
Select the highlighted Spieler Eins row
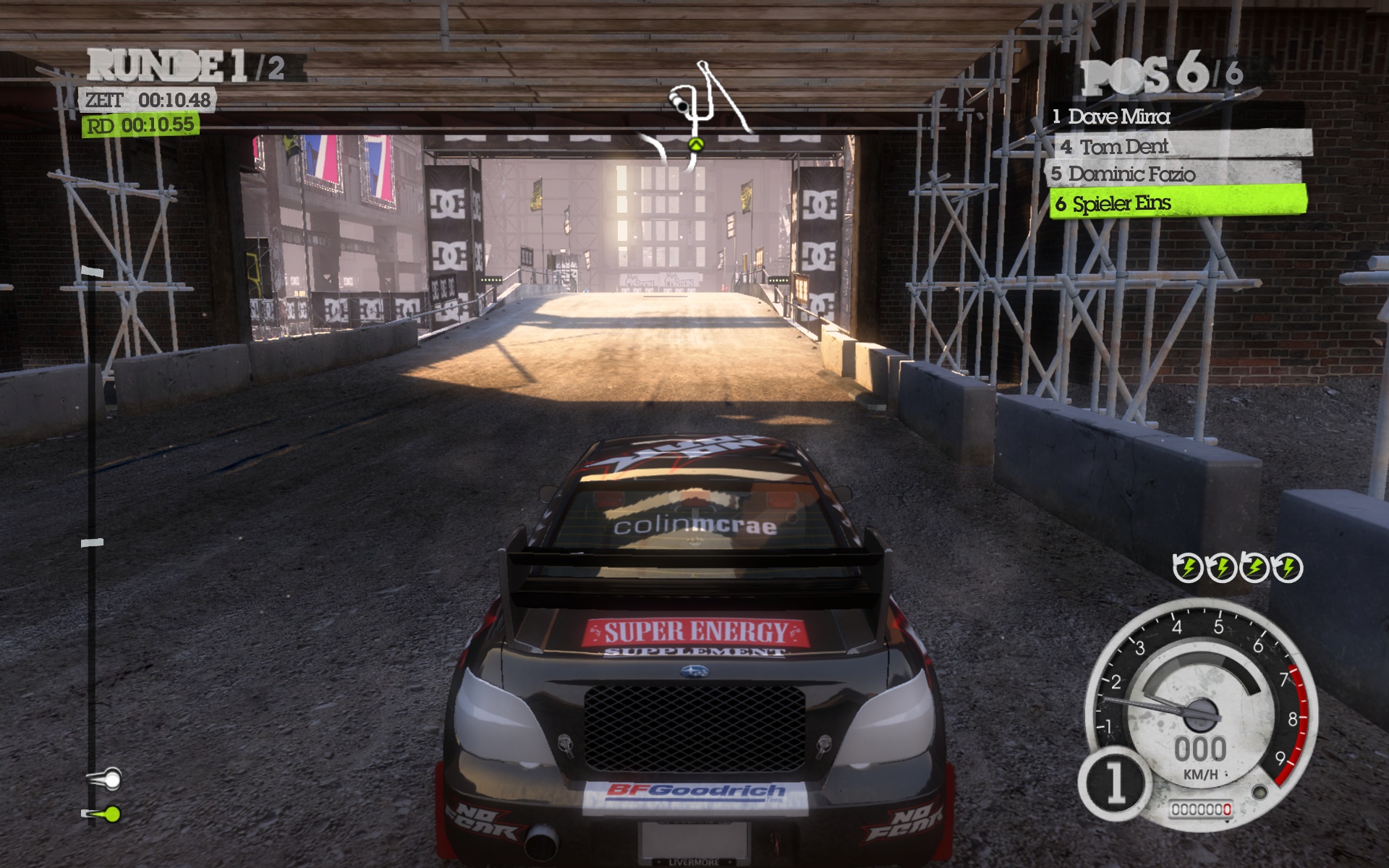coord(1177,203)
